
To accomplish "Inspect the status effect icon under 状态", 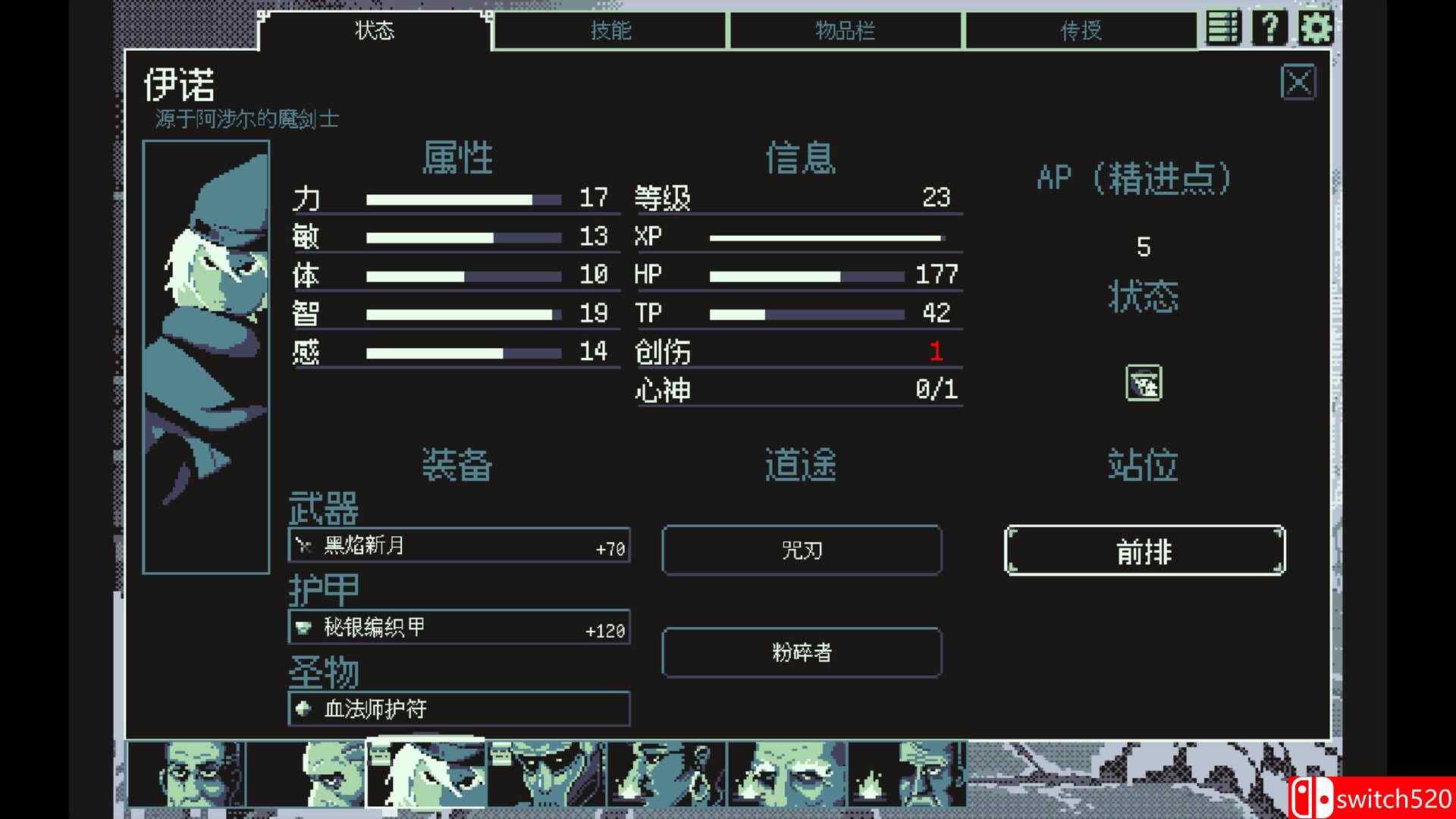I will pyautogui.click(x=1143, y=384).
